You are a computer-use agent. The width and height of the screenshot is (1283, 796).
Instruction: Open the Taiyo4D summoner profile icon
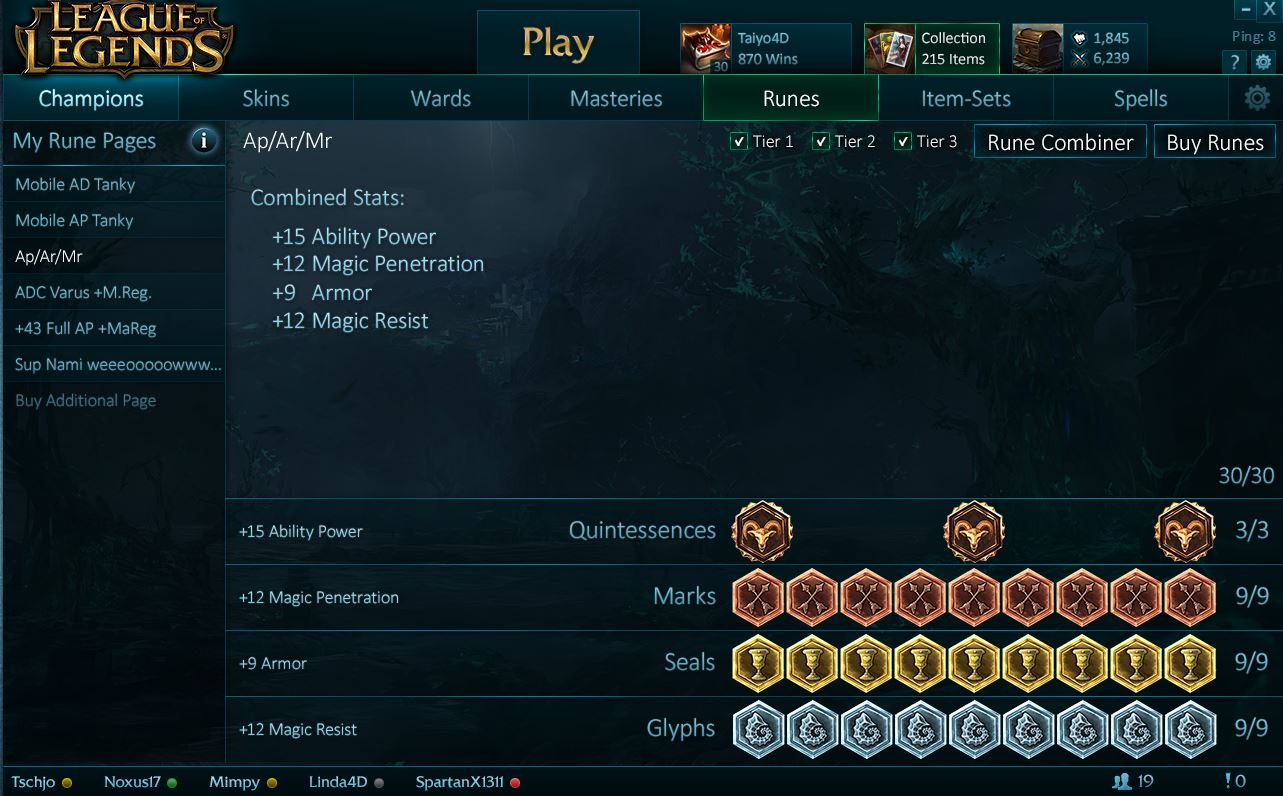coord(704,44)
